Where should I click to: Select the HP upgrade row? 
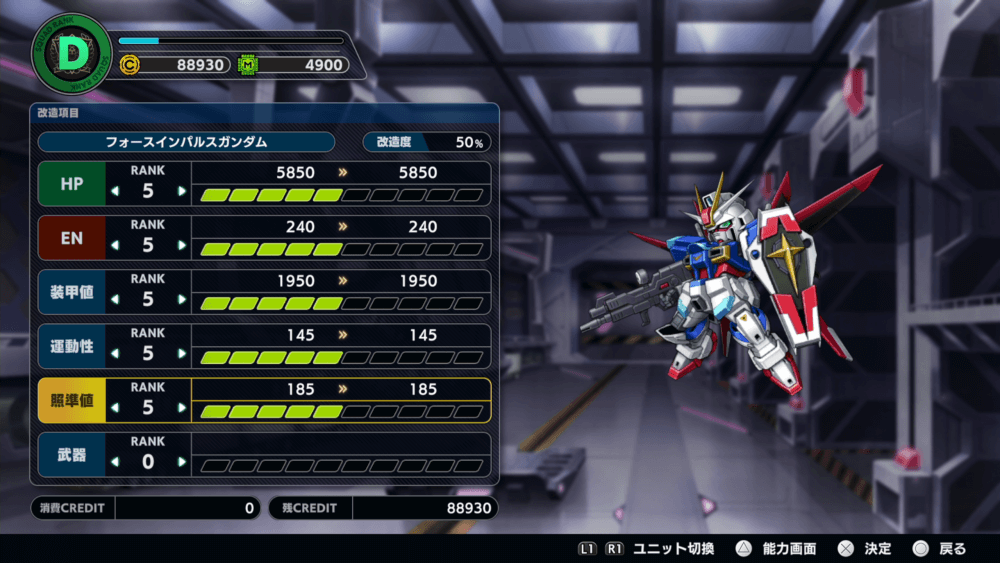[71, 183]
